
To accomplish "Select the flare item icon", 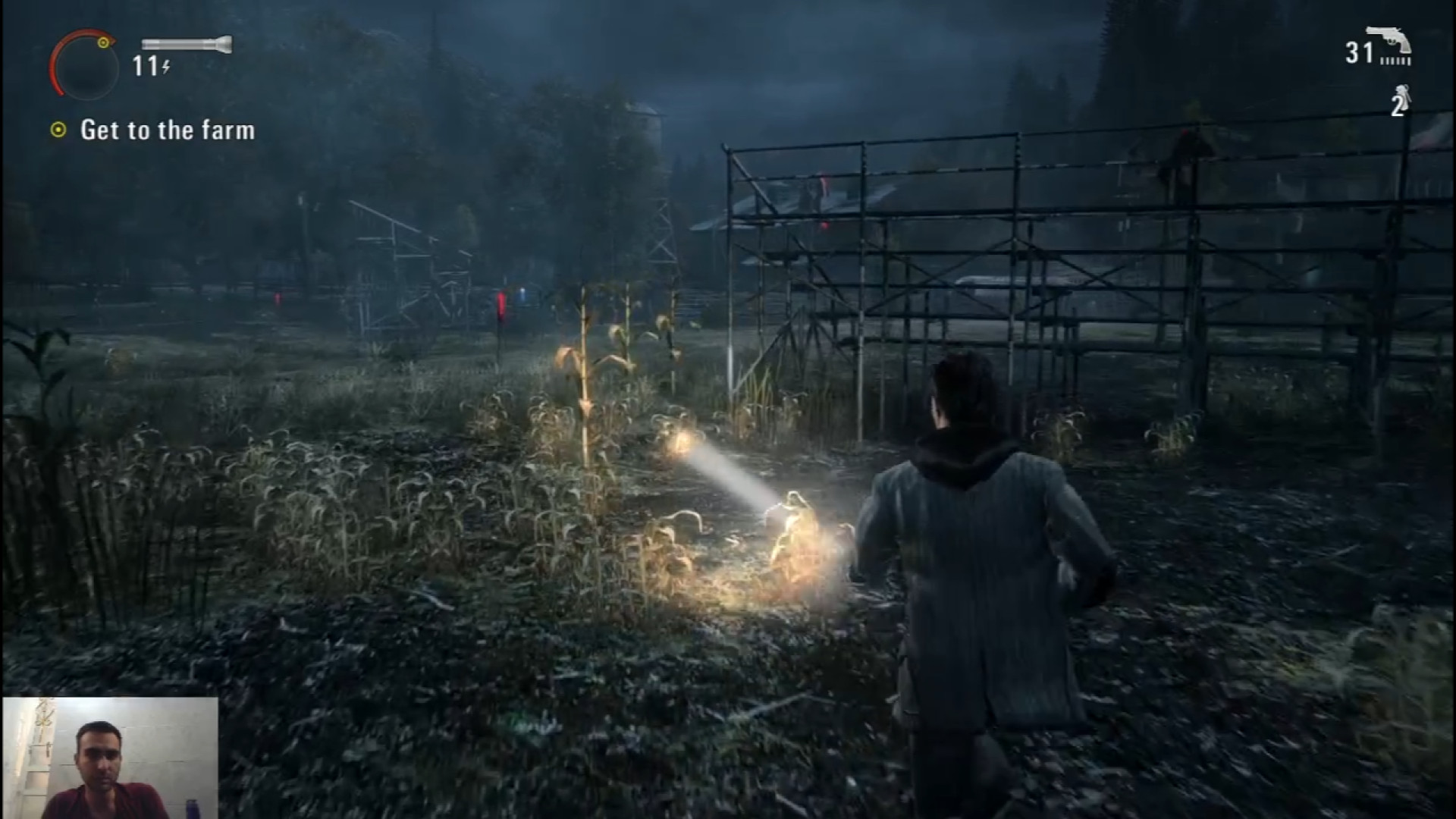I will pos(1404,99).
